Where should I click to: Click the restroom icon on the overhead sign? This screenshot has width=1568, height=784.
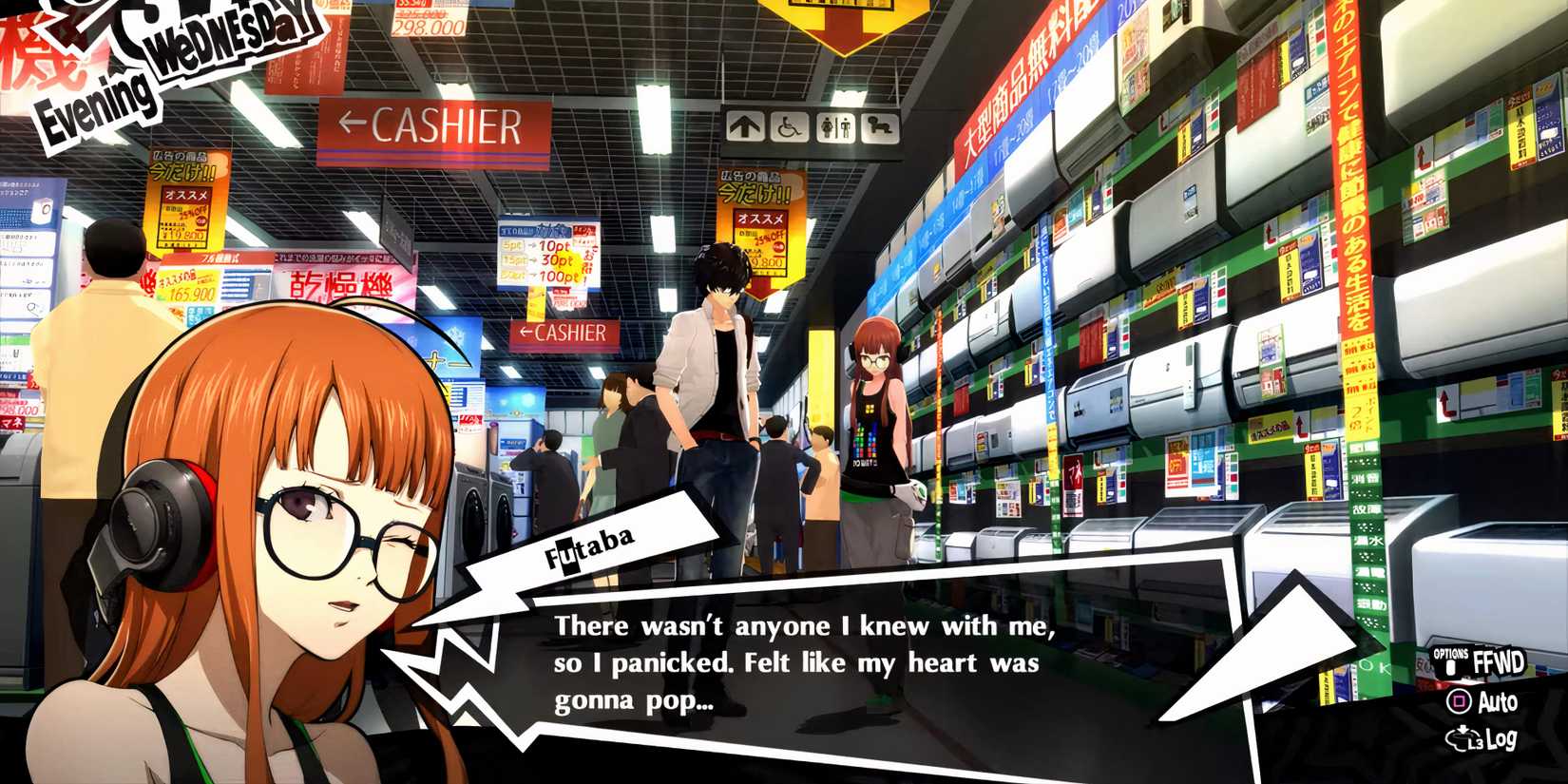[834, 126]
